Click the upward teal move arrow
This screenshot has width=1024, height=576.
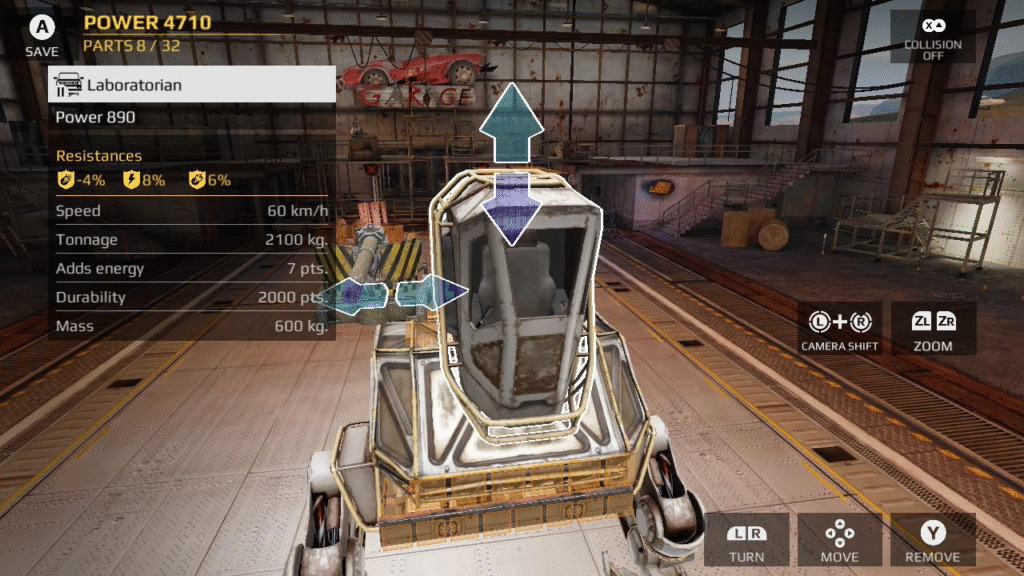pyautogui.click(x=511, y=122)
